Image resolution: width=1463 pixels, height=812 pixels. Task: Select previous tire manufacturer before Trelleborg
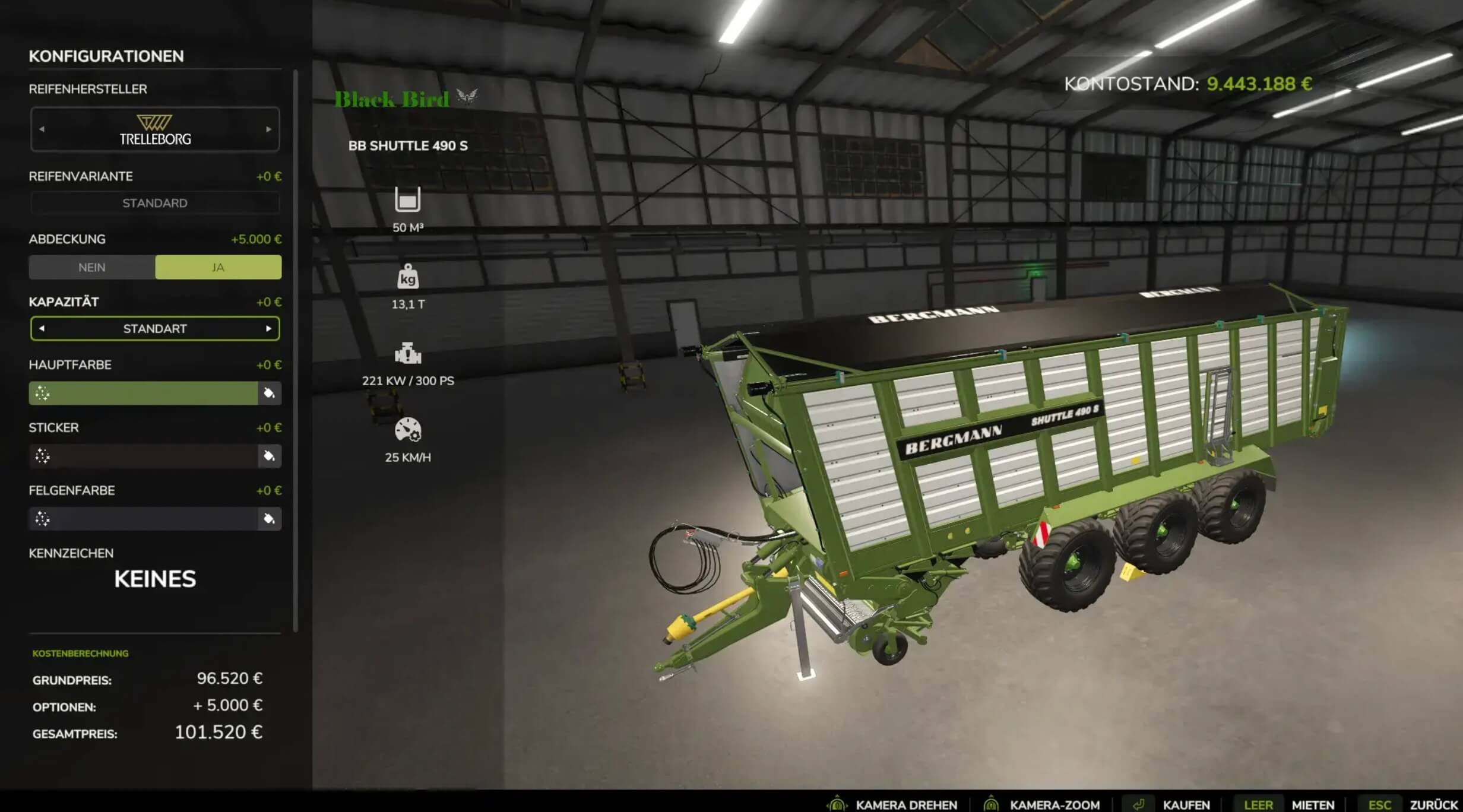point(42,129)
